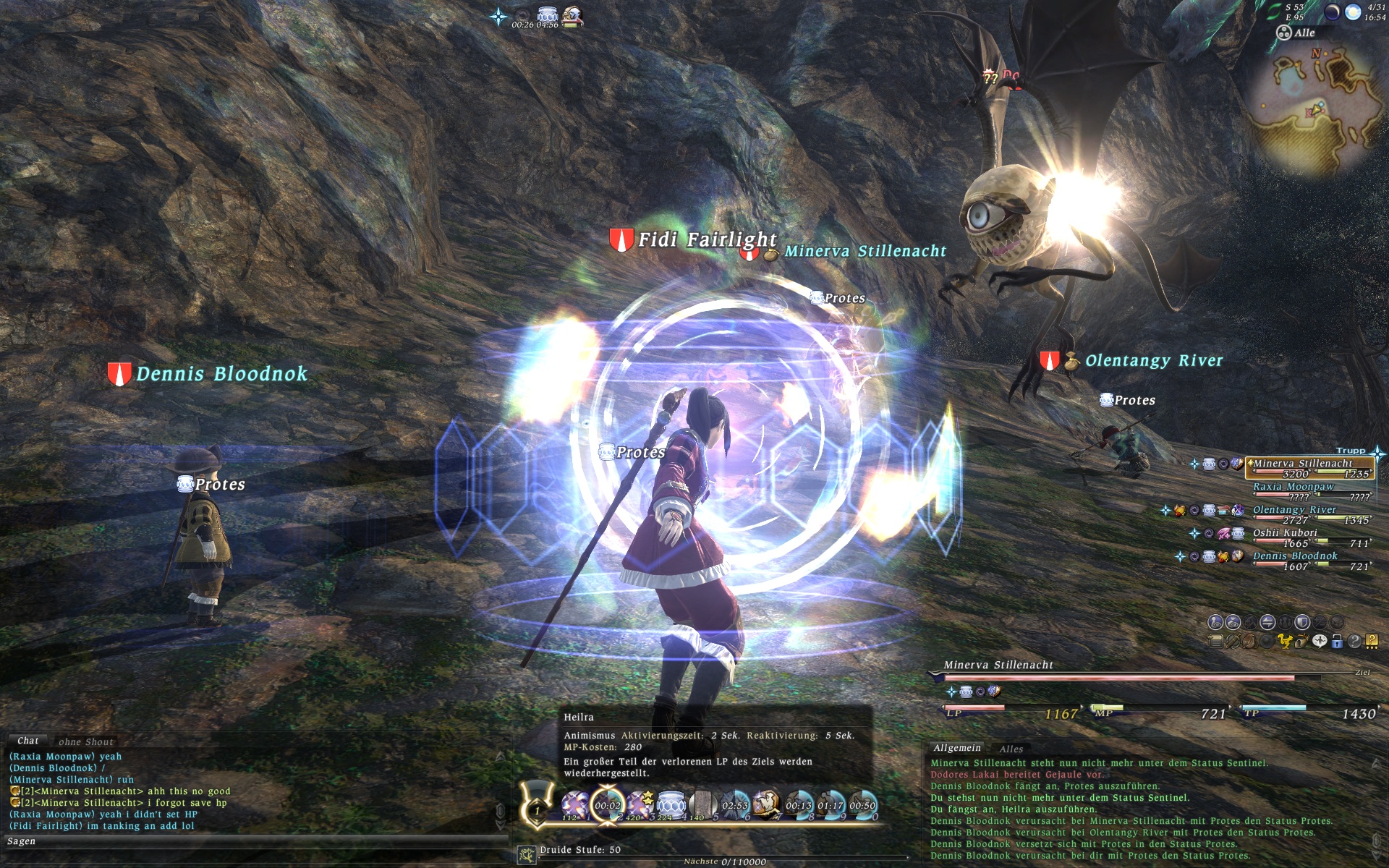Show the Allgemein log tab
1389x868 pixels.
956,748
